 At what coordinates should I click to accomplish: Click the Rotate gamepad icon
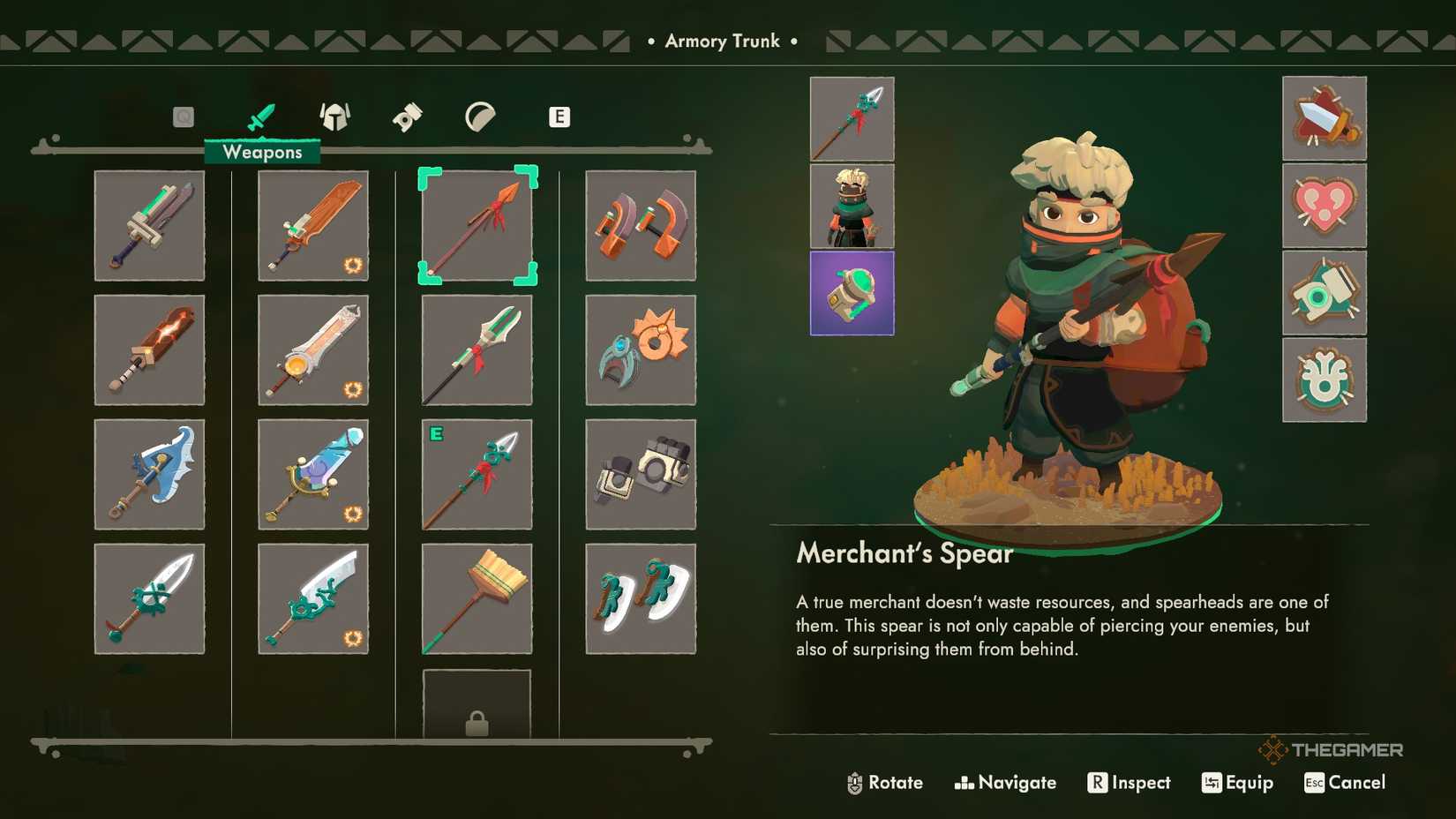coord(853,783)
